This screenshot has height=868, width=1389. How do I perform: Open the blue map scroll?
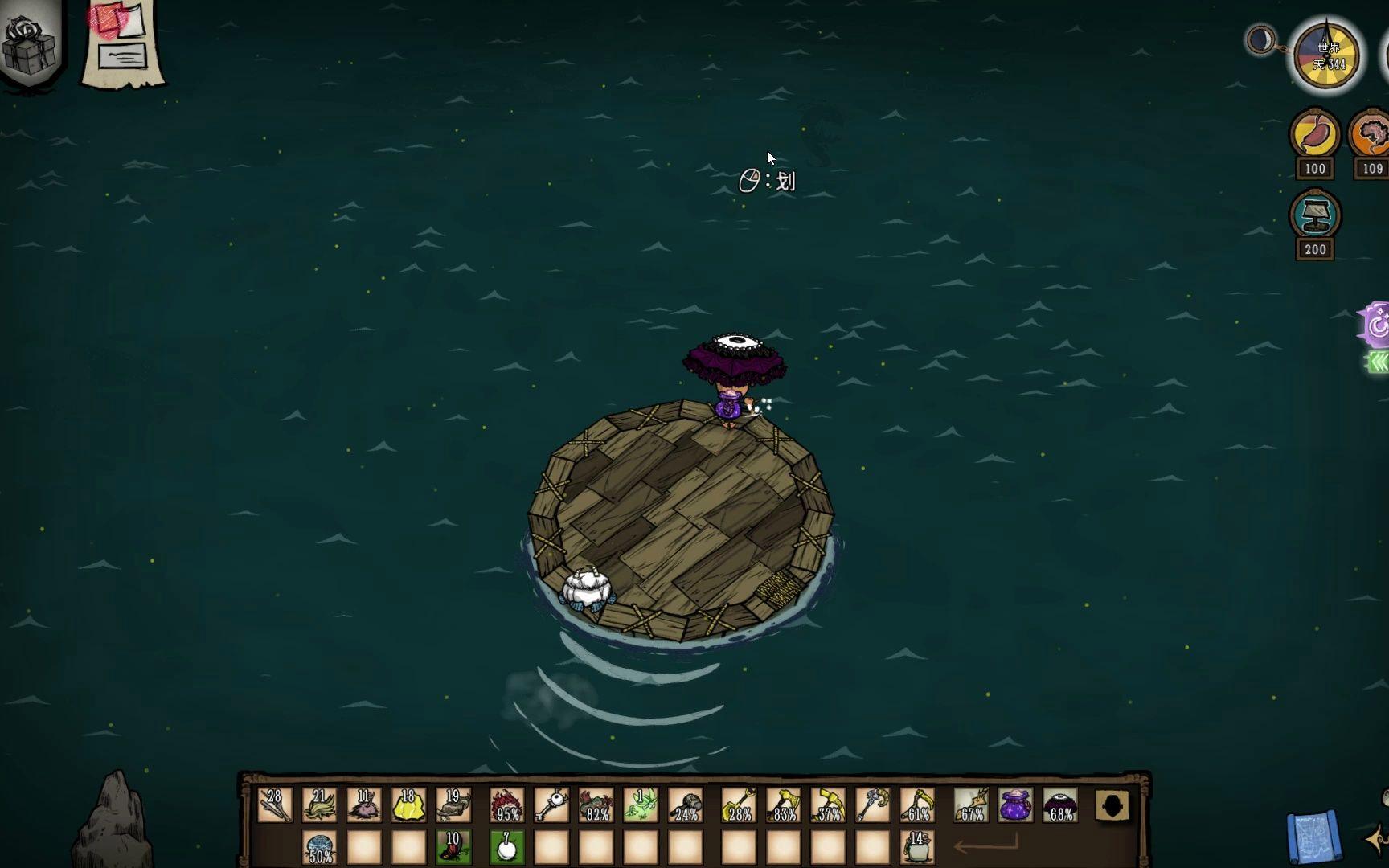[1313, 837]
